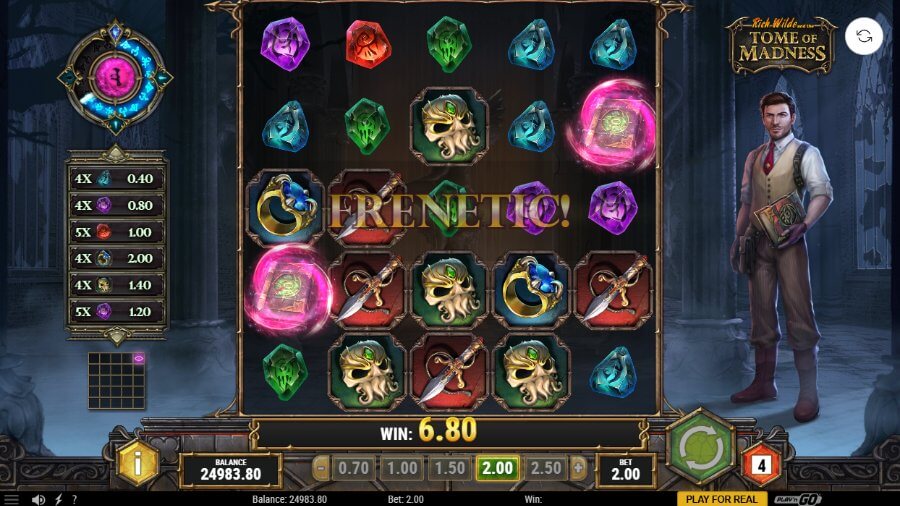900x506 pixels.
Task: Open the hamburger menu in the bottom bar
Action: tap(13, 498)
